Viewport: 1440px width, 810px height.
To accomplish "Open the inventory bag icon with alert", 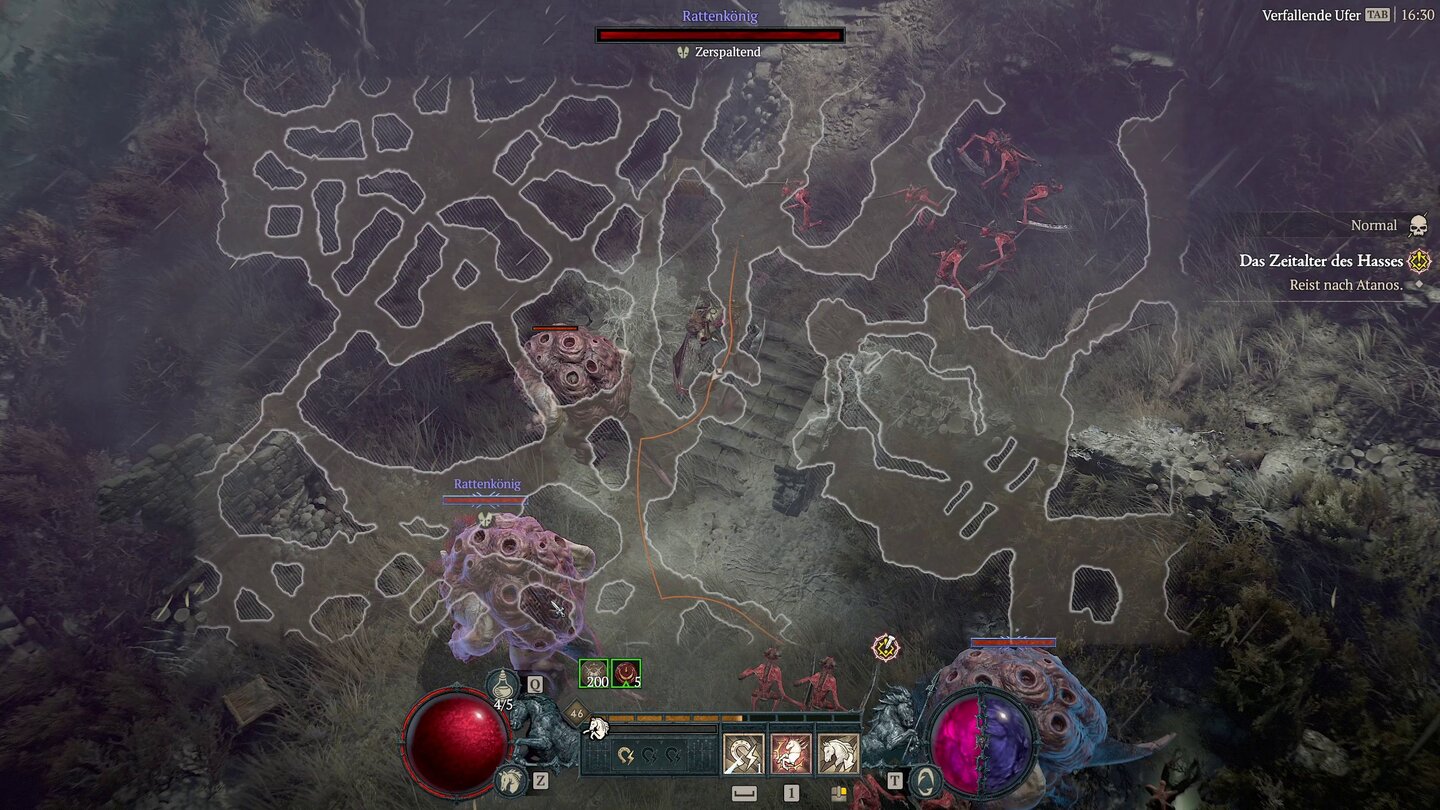I will click(x=837, y=791).
